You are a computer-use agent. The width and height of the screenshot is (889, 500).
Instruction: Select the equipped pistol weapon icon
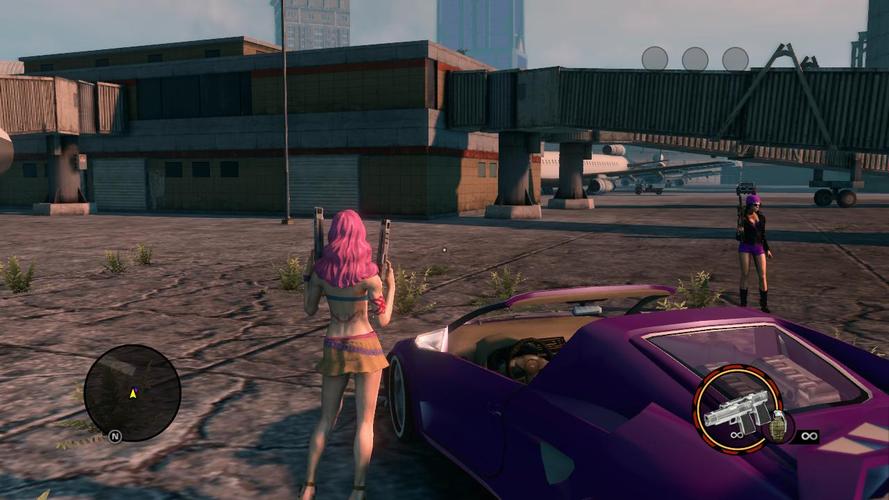pos(737,408)
